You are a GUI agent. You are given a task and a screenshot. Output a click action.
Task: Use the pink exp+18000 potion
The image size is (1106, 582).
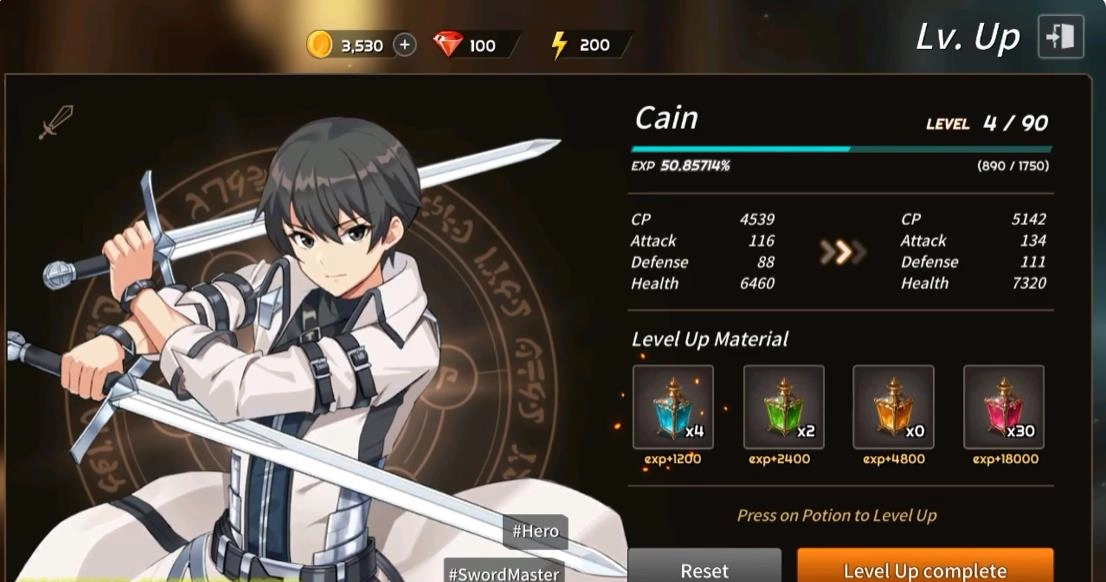(x=1003, y=407)
